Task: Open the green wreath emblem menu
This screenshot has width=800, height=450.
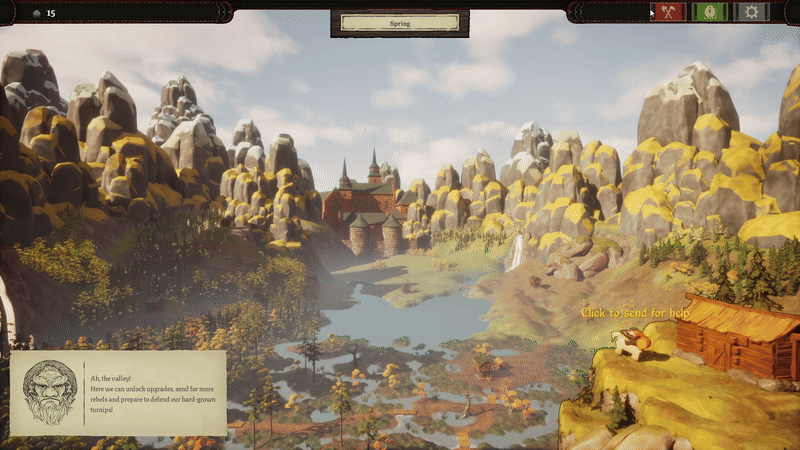Action: 711,12
